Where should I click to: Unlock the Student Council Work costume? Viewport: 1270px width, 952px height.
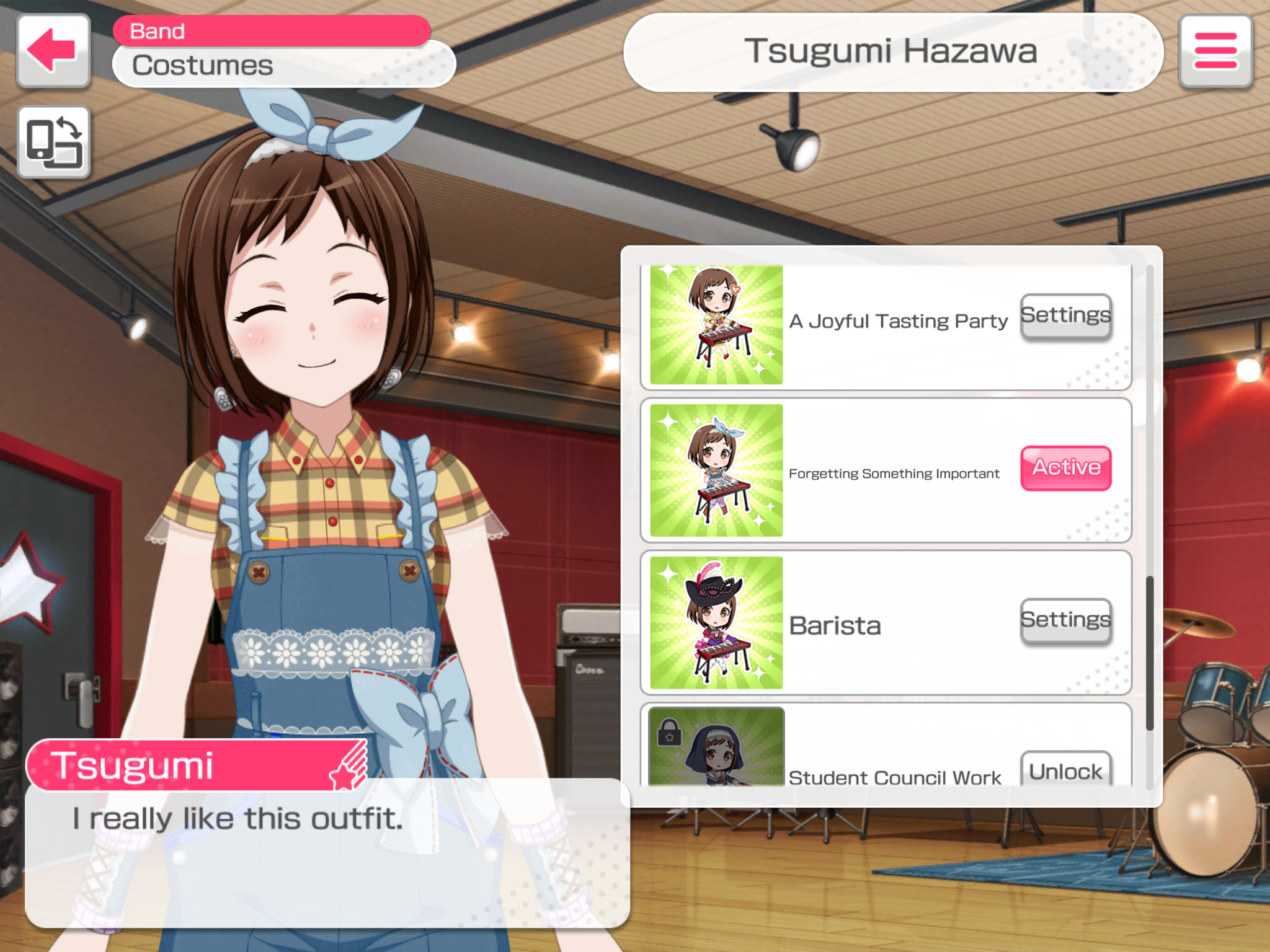(1065, 771)
